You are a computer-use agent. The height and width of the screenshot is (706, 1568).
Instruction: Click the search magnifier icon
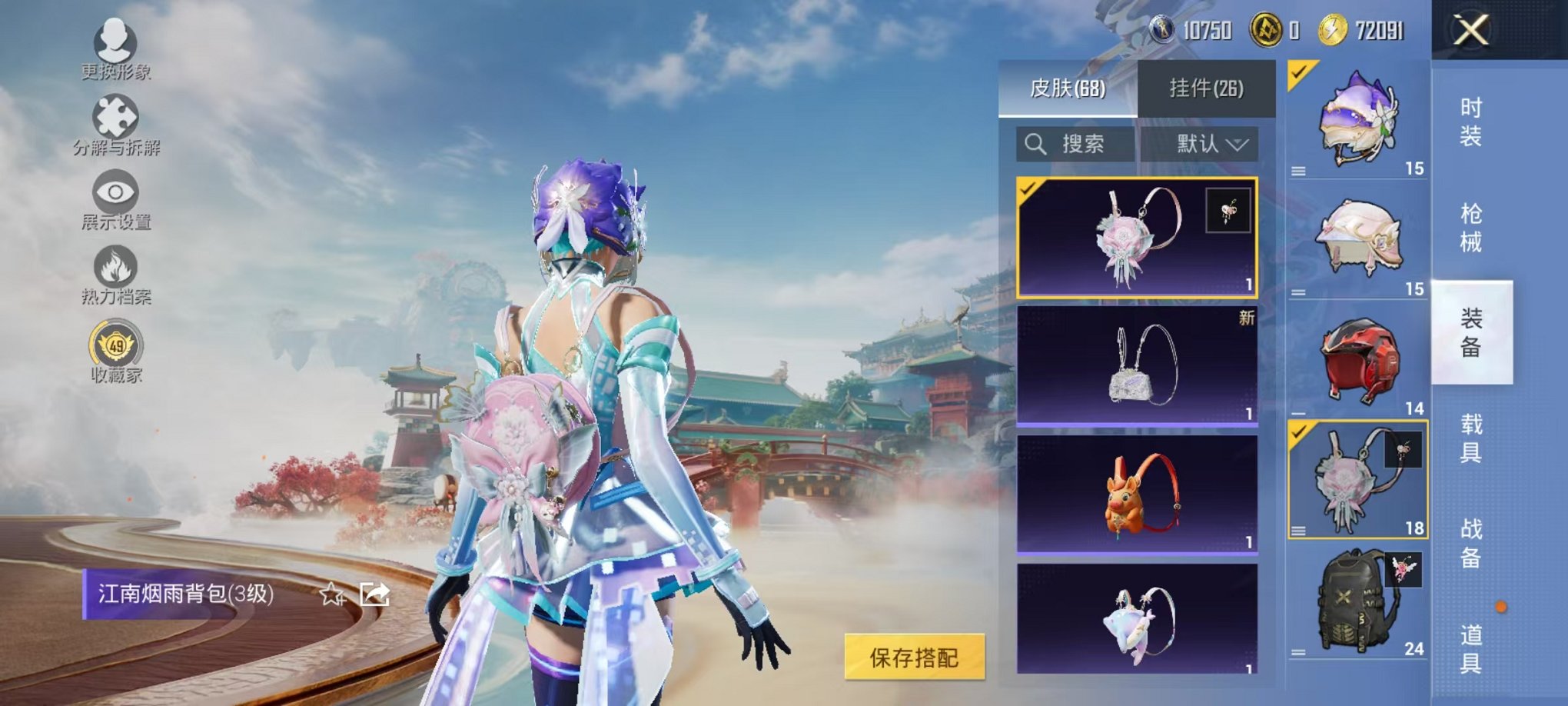pyautogui.click(x=1036, y=145)
